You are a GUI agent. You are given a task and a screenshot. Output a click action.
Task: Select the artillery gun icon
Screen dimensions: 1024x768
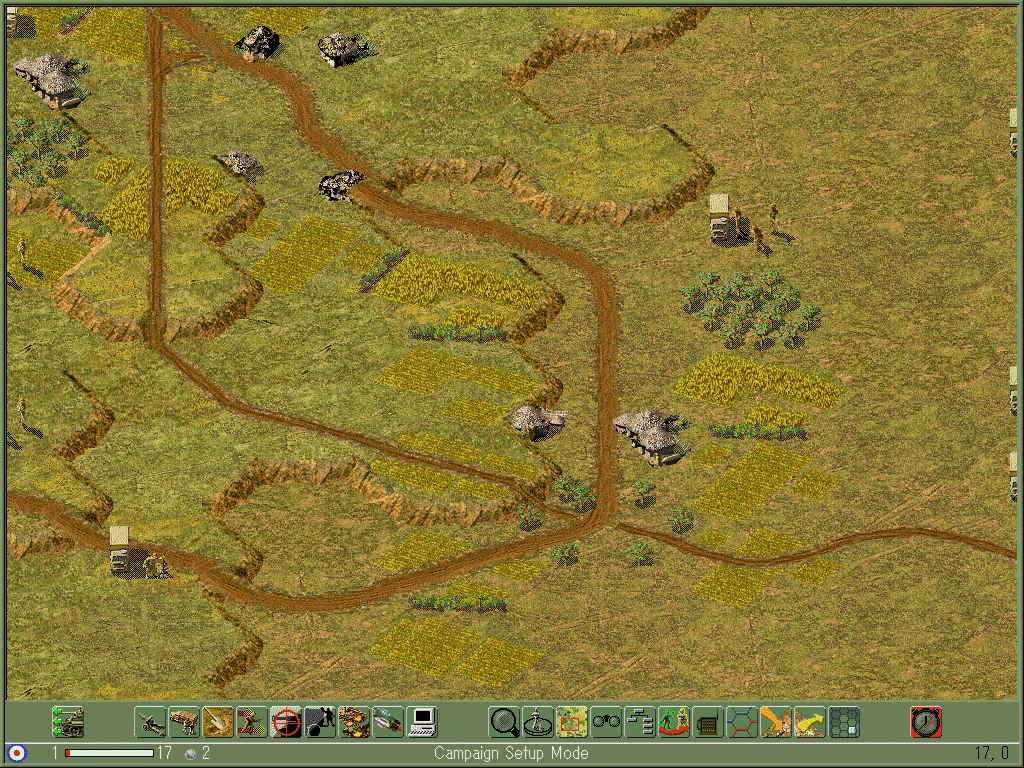(x=150, y=721)
